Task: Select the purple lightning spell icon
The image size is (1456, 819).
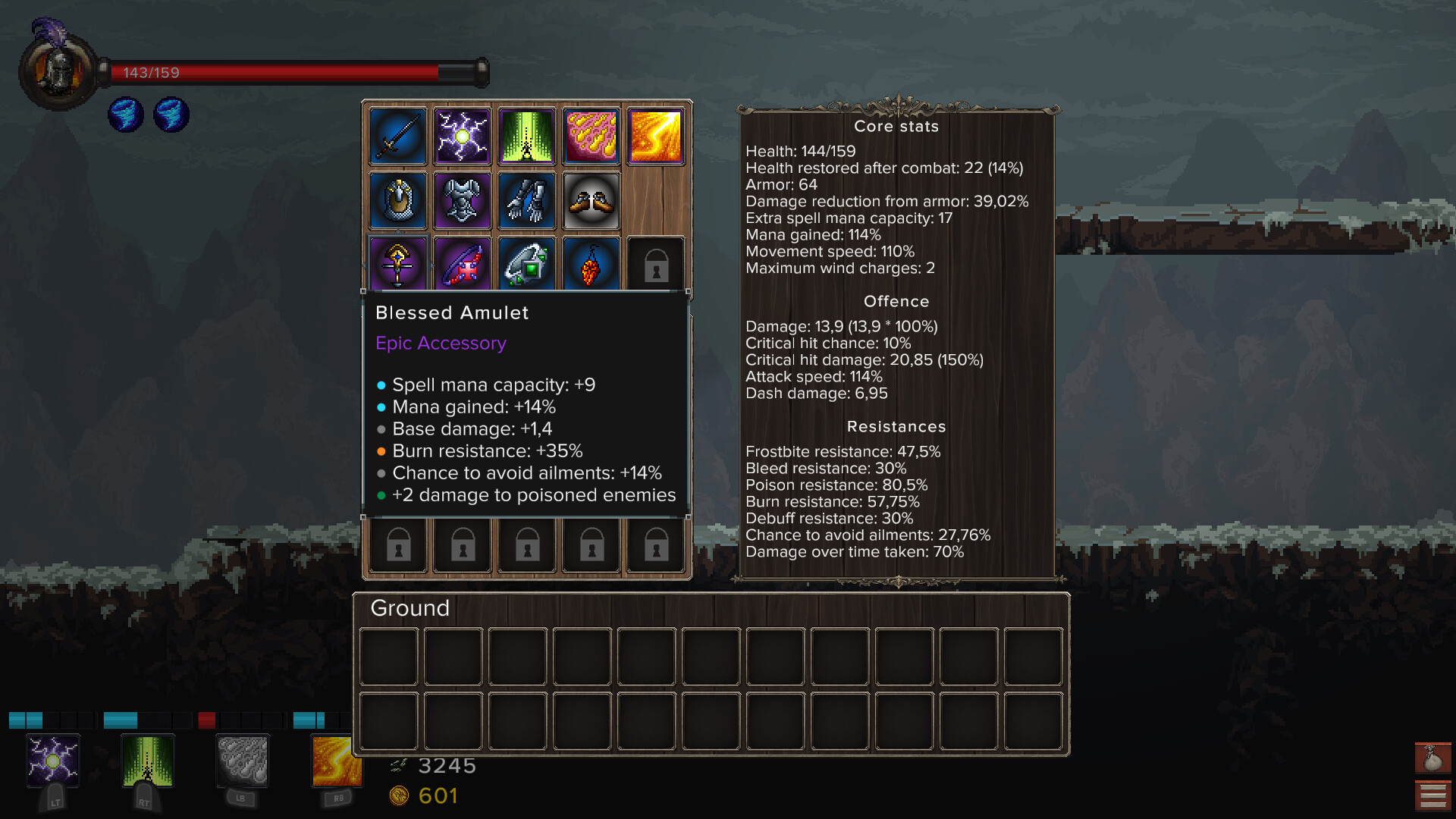Action: 462,136
